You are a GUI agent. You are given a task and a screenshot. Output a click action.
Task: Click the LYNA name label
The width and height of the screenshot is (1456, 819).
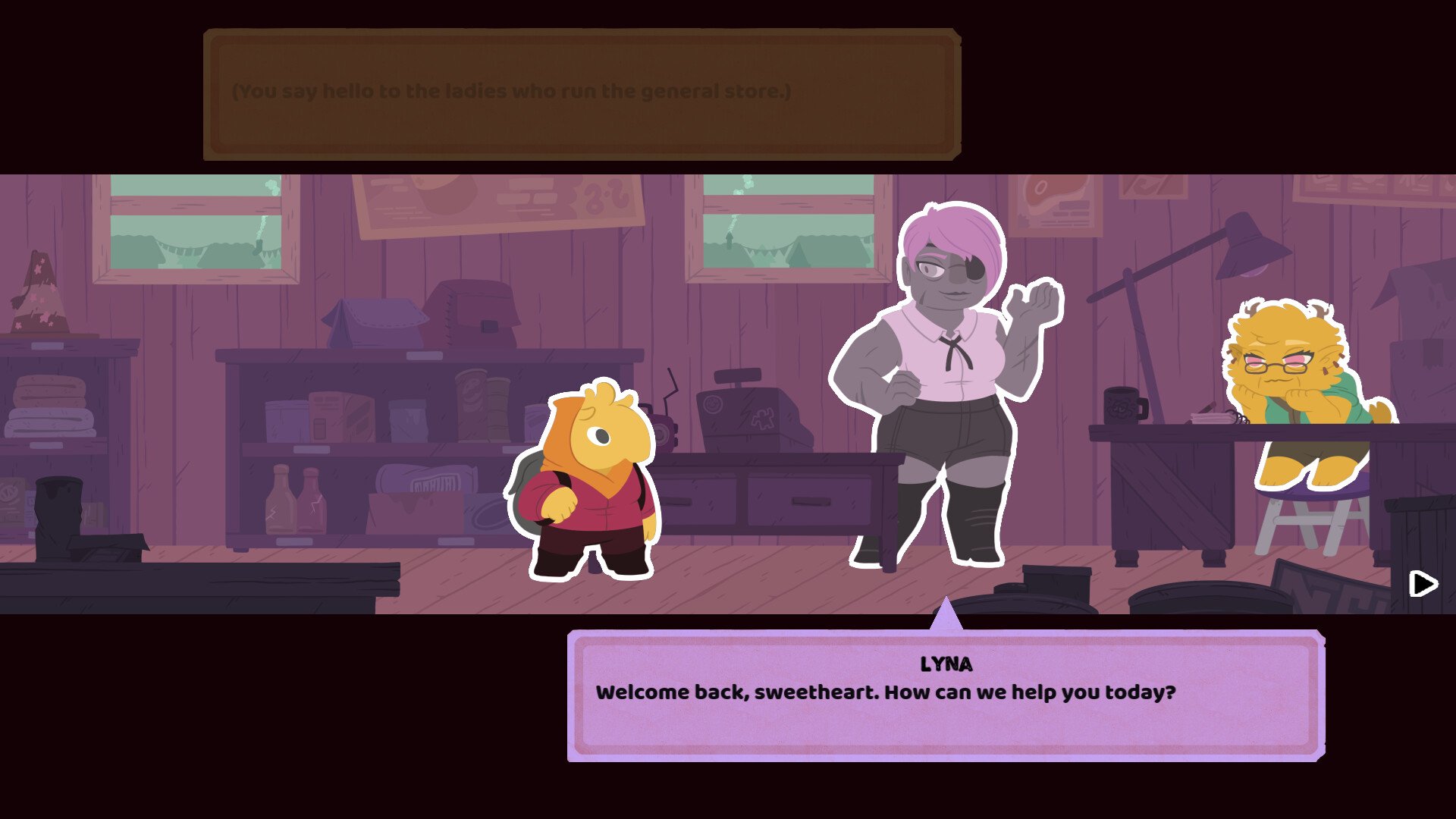(x=944, y=664)
